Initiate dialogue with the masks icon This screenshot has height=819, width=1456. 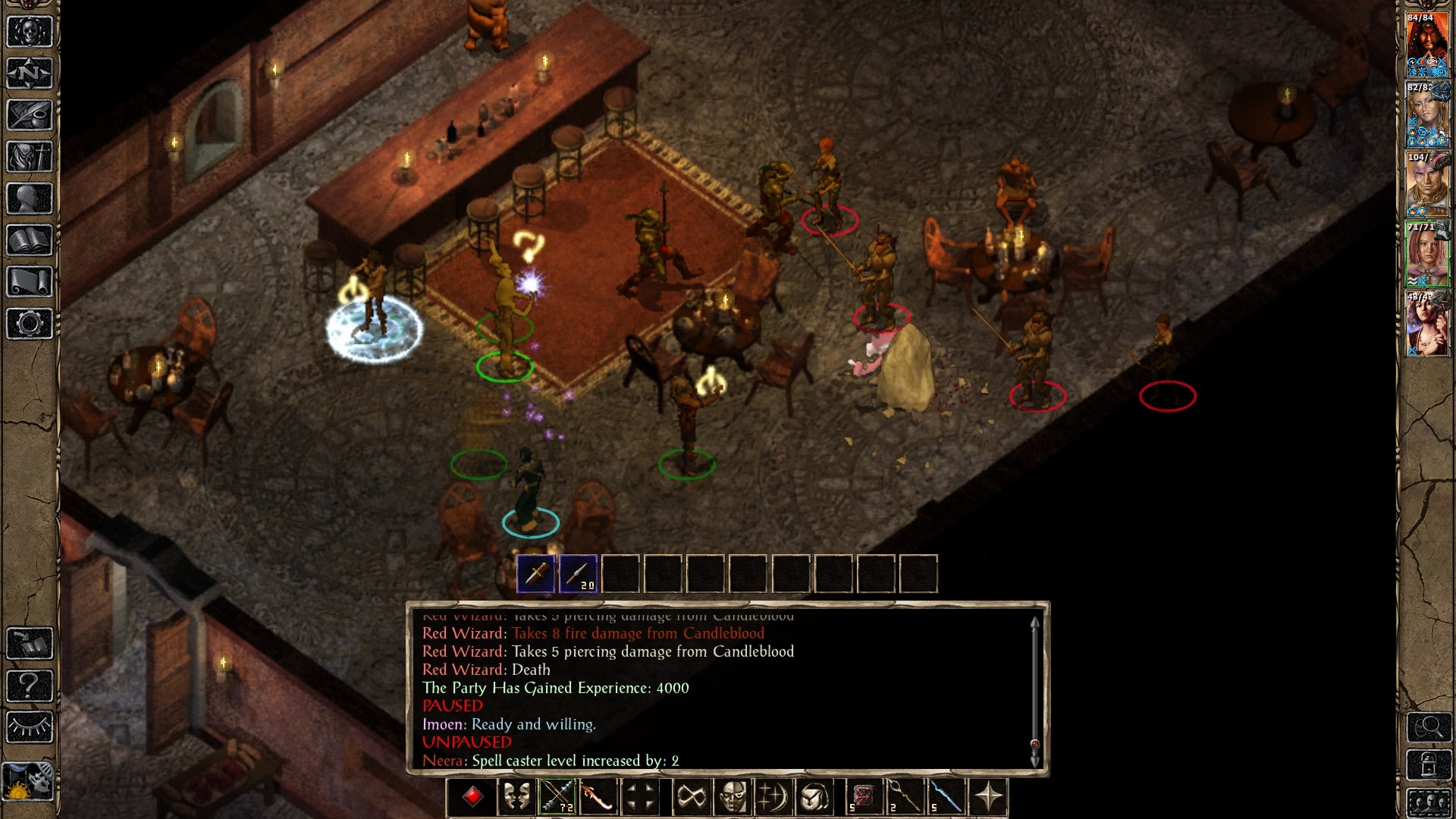[x=516, y=797]
